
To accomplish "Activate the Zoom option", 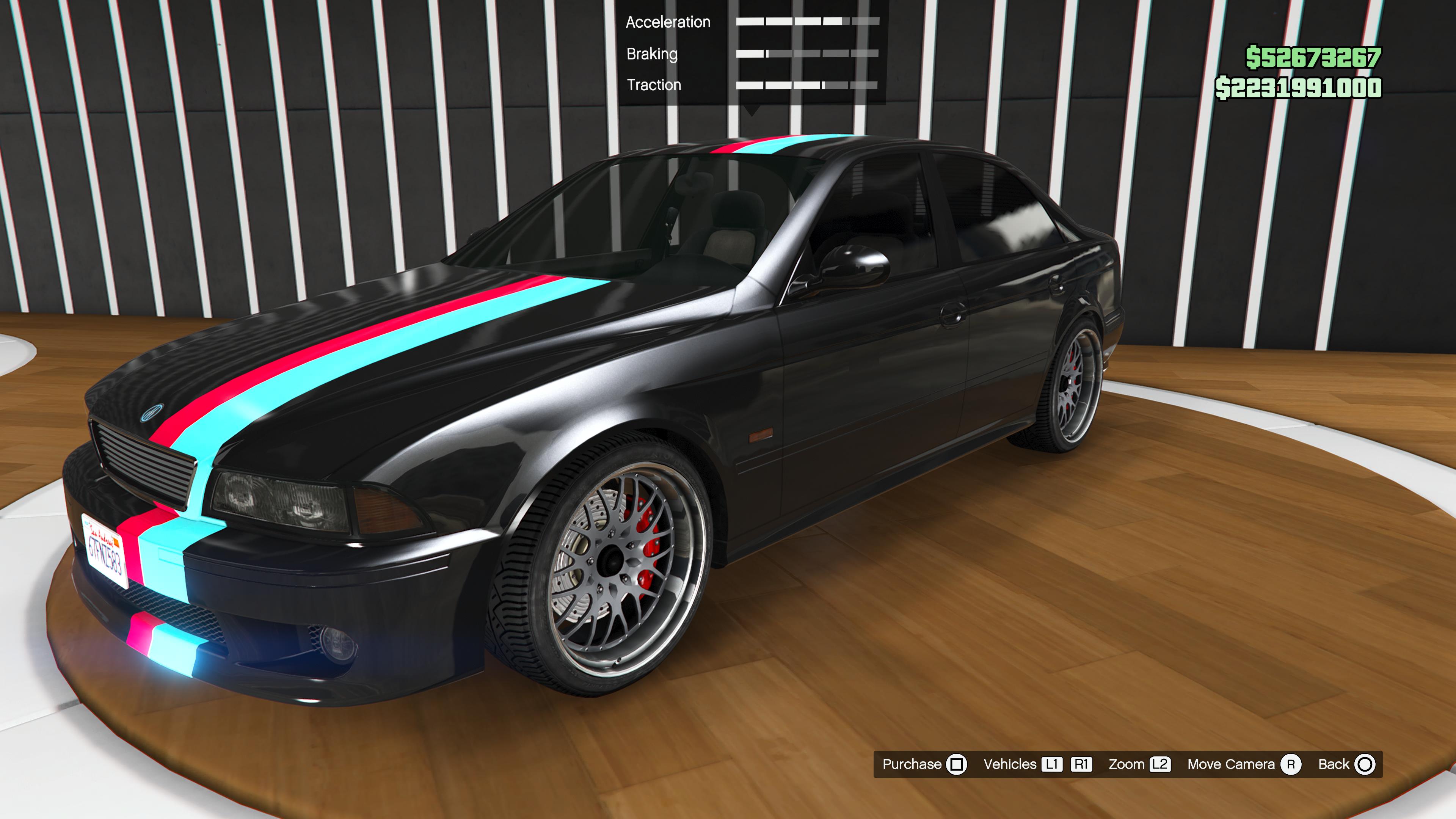I will [1138, 764].
